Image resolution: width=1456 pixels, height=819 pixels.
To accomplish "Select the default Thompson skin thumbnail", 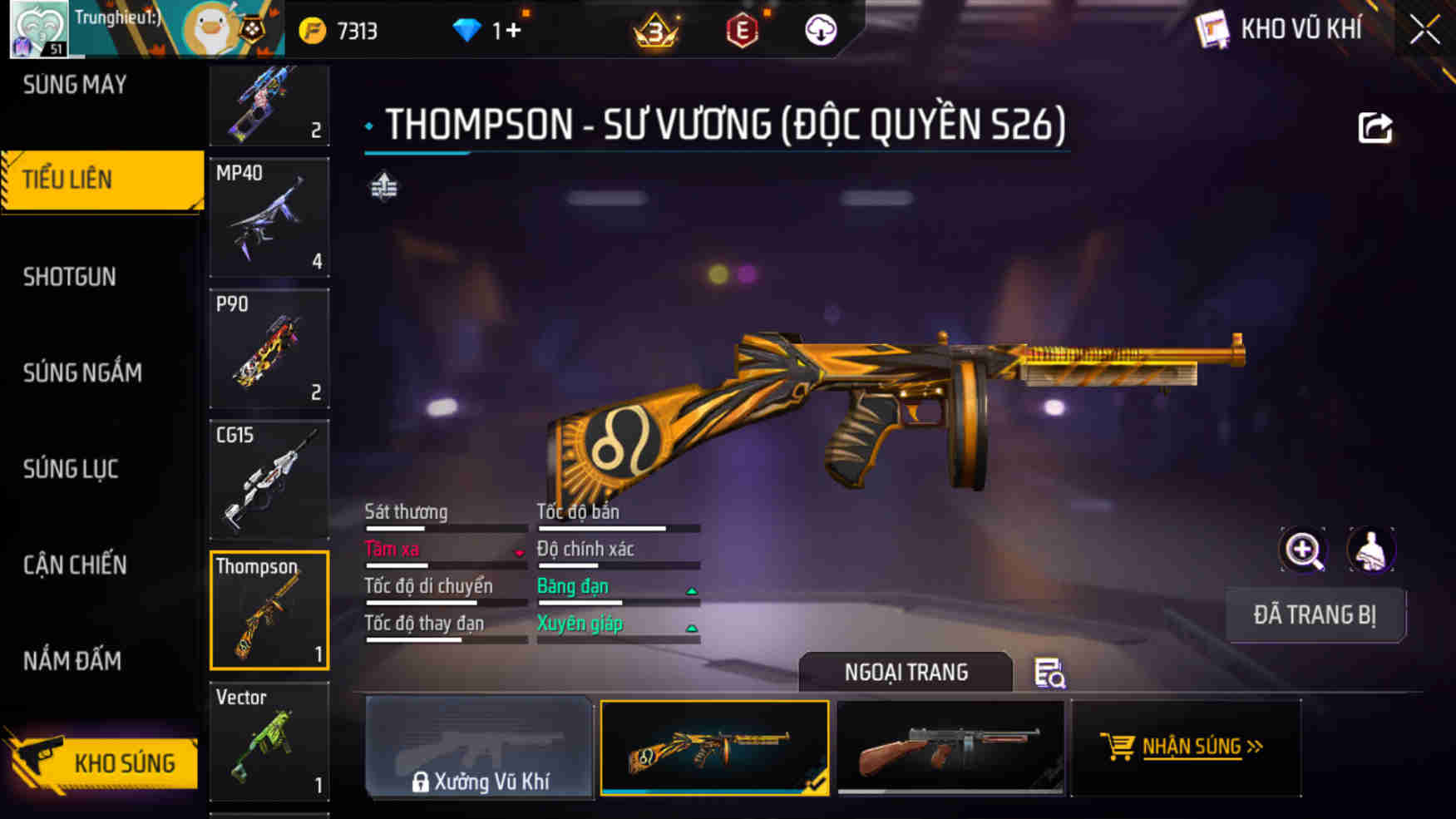I will [x=953, y=747].
